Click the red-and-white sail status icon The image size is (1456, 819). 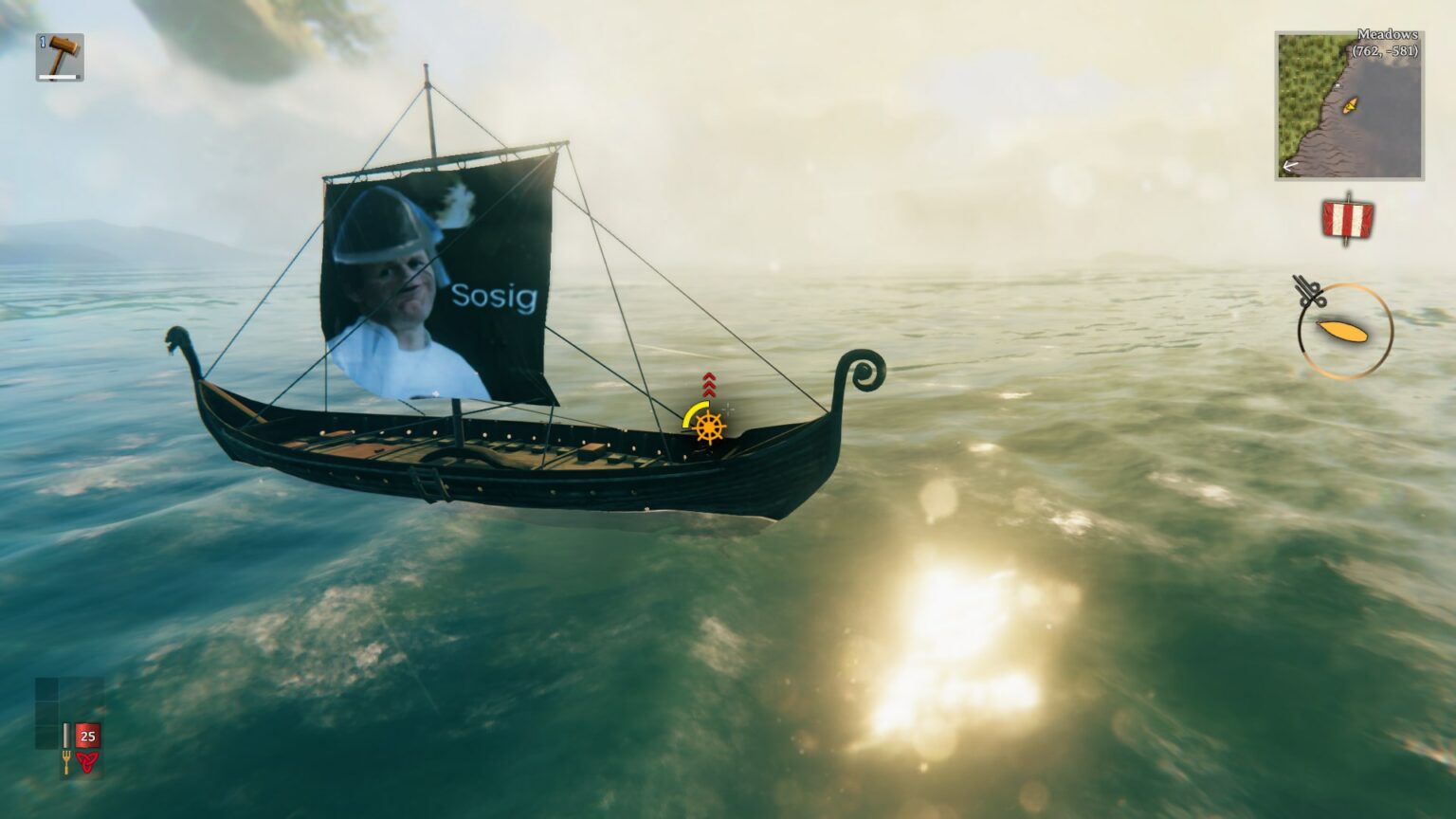point(1348,220)
